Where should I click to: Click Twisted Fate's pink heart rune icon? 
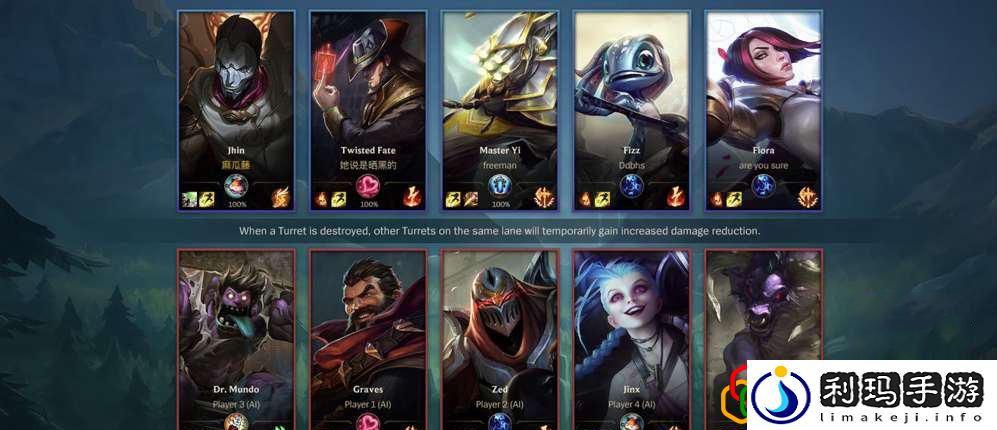coord(369,186)
